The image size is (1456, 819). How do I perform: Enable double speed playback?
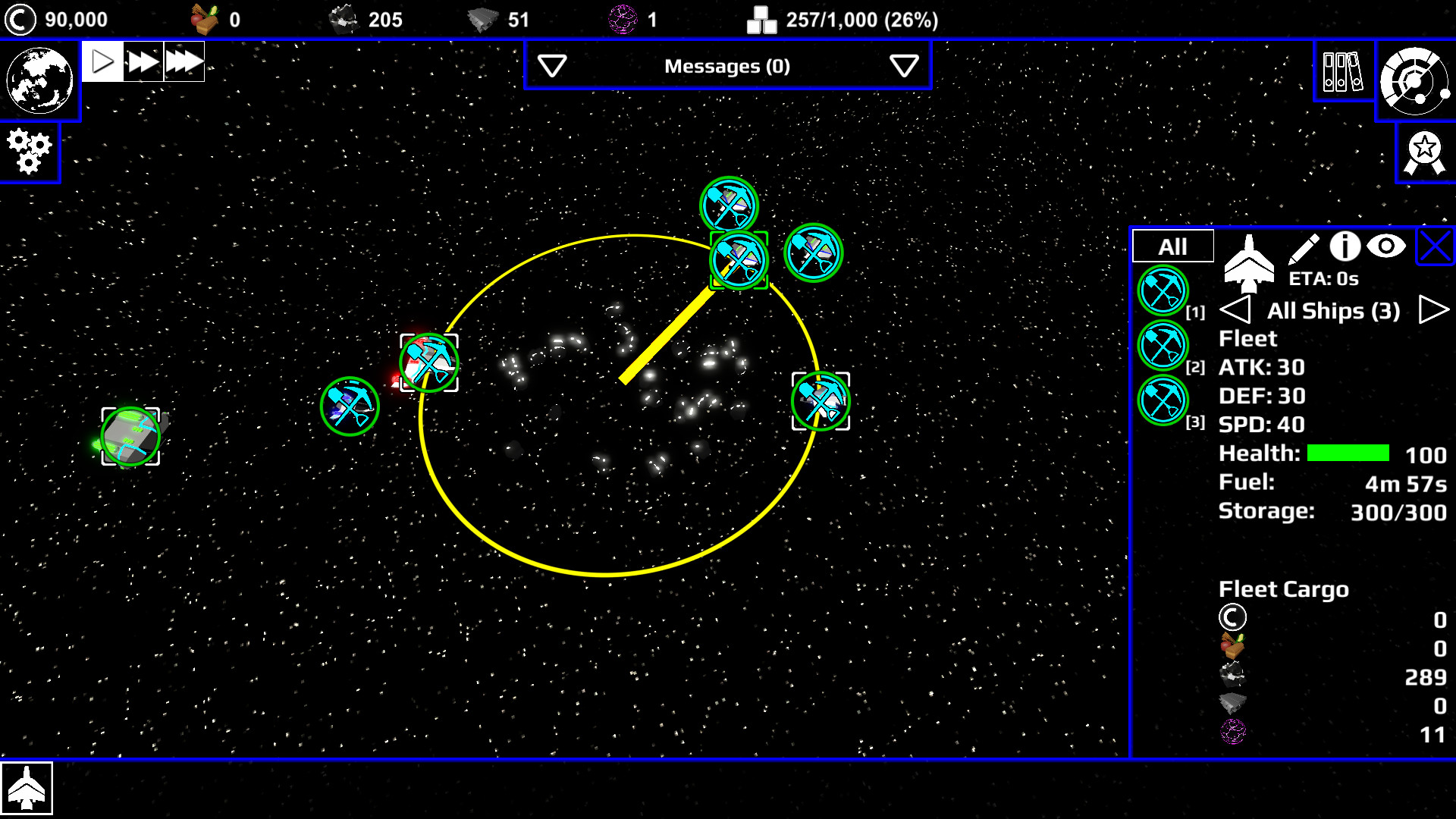(143, 61)
